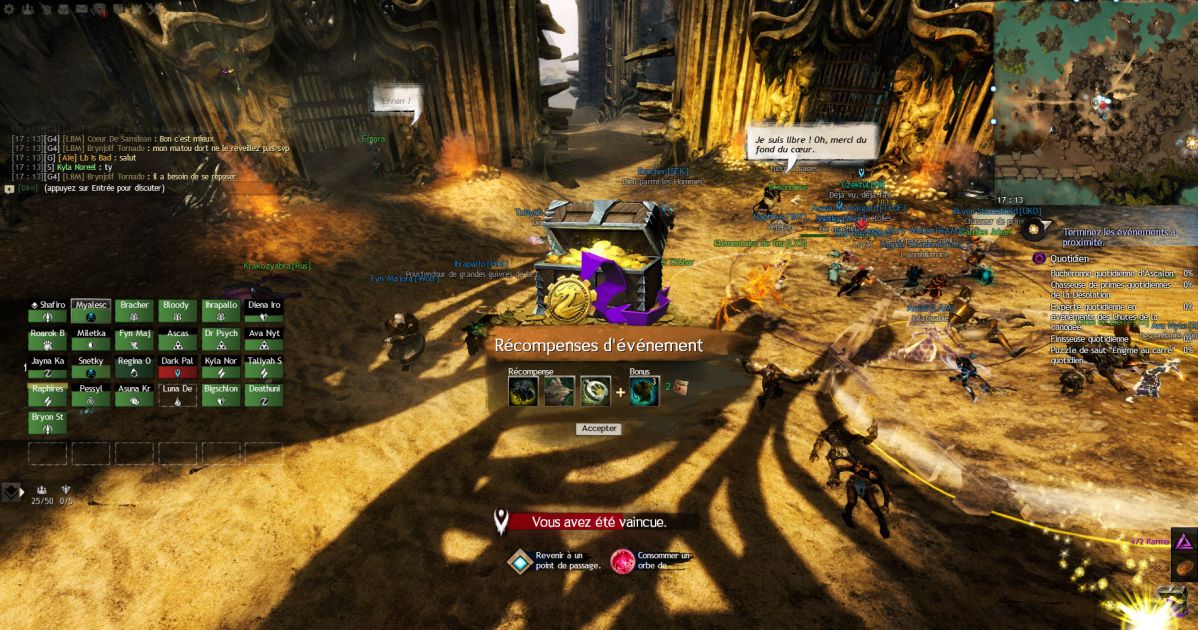This screenshot has height=630, width=1198.
Task: Select squad member Shafiro
Action: click(x=48, y=311)
